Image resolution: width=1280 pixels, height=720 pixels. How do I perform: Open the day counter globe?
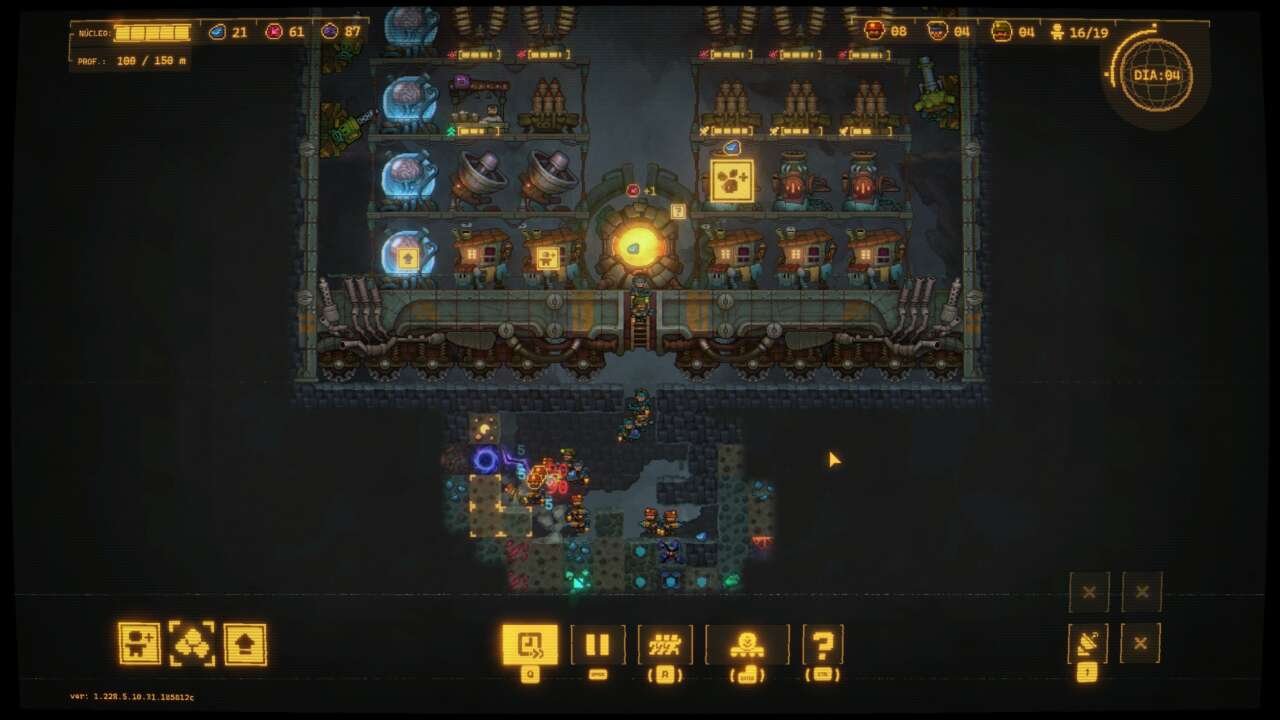[x=1156, y=75]
